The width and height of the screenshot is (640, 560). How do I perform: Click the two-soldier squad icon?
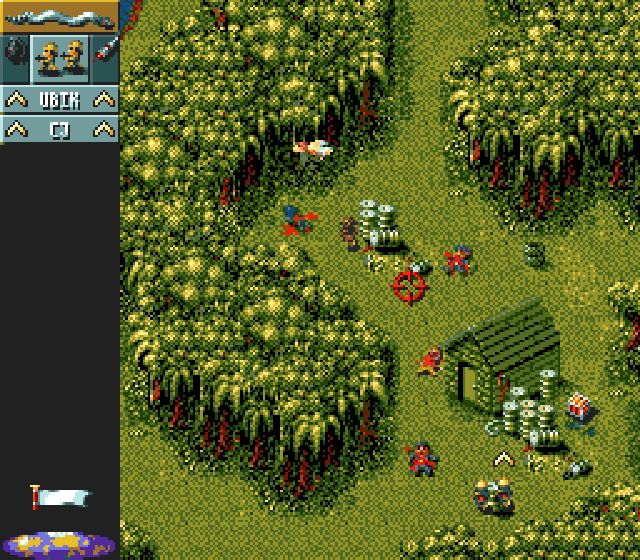pyautogui.click(x=60, y=56)
